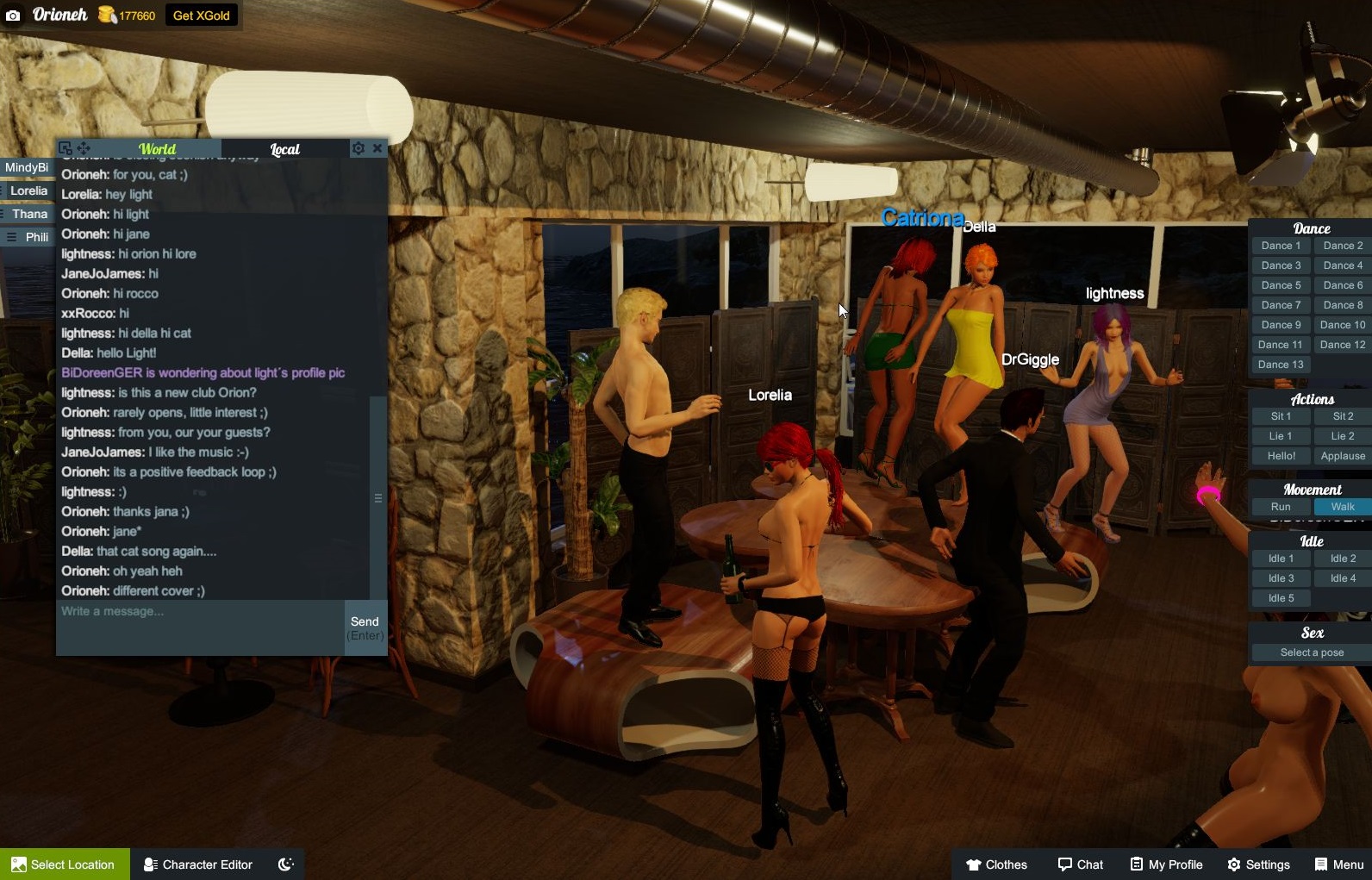Close the chat window
Viewport: 1372px width, 880px height.
(x=377, y=148)
